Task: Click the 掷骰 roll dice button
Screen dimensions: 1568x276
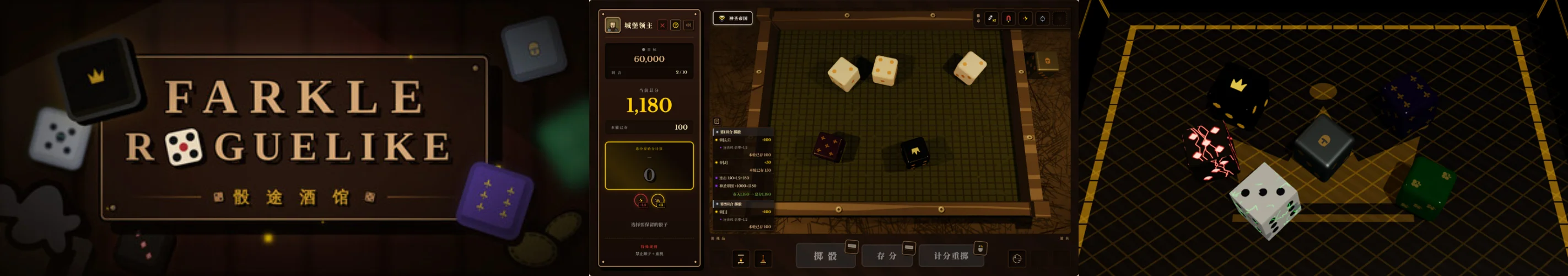Action: point(825,256)
